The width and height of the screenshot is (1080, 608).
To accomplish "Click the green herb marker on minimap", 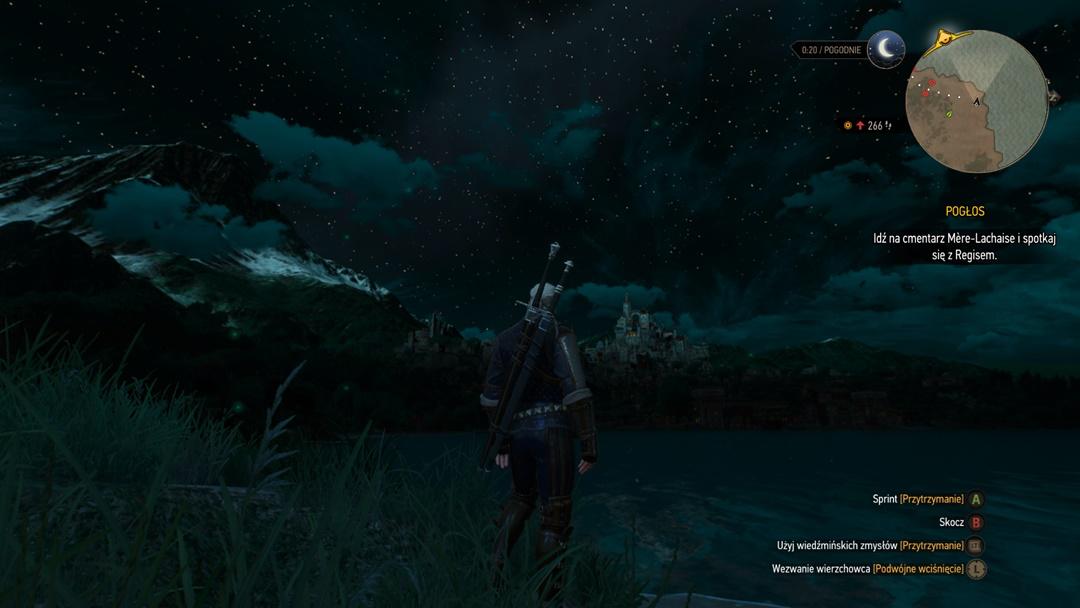I will point(948,115).
